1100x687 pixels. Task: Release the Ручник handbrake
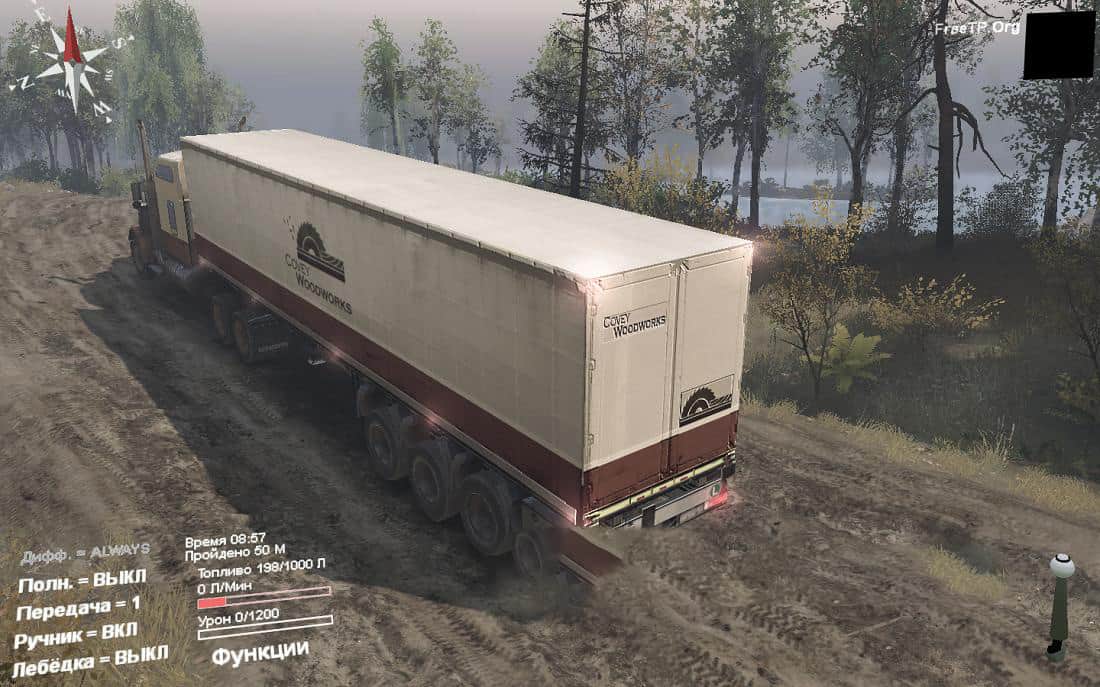[x=76, y=635]
